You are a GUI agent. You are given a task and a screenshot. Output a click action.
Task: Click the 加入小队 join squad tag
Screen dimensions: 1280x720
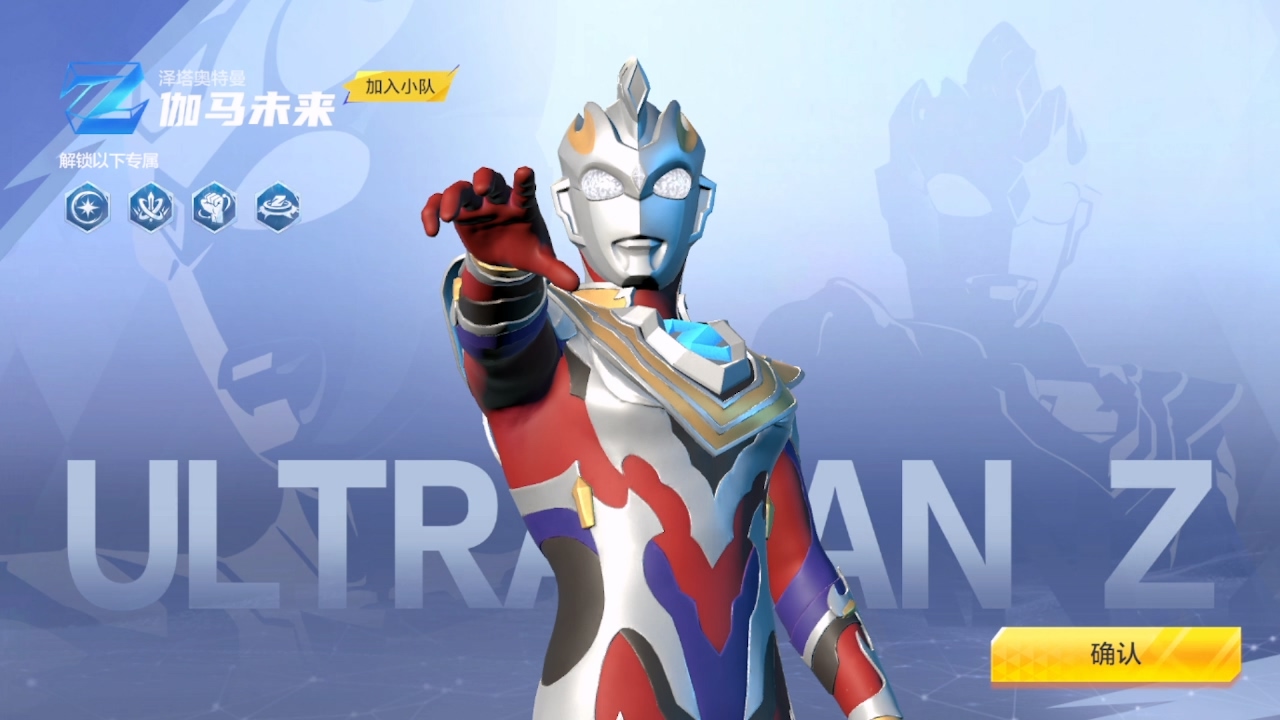400,86
